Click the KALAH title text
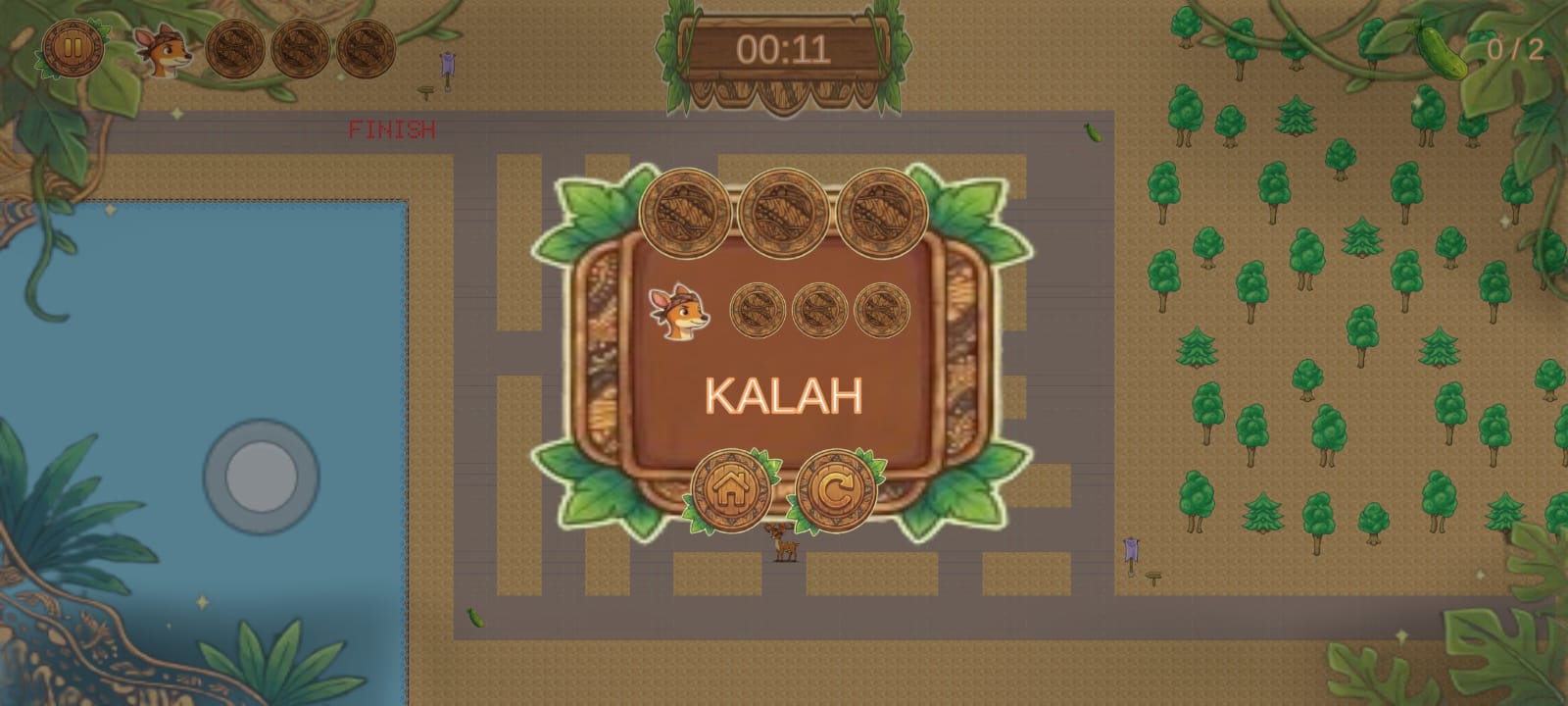Screen dimensions: 1568x706 tap(784, 395)
